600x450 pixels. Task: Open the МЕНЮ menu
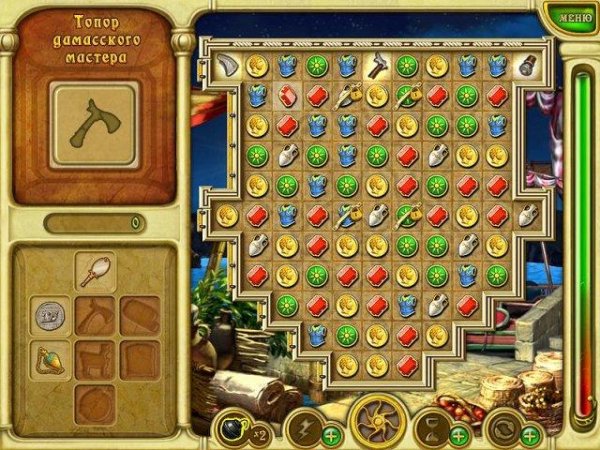(575, 16)
